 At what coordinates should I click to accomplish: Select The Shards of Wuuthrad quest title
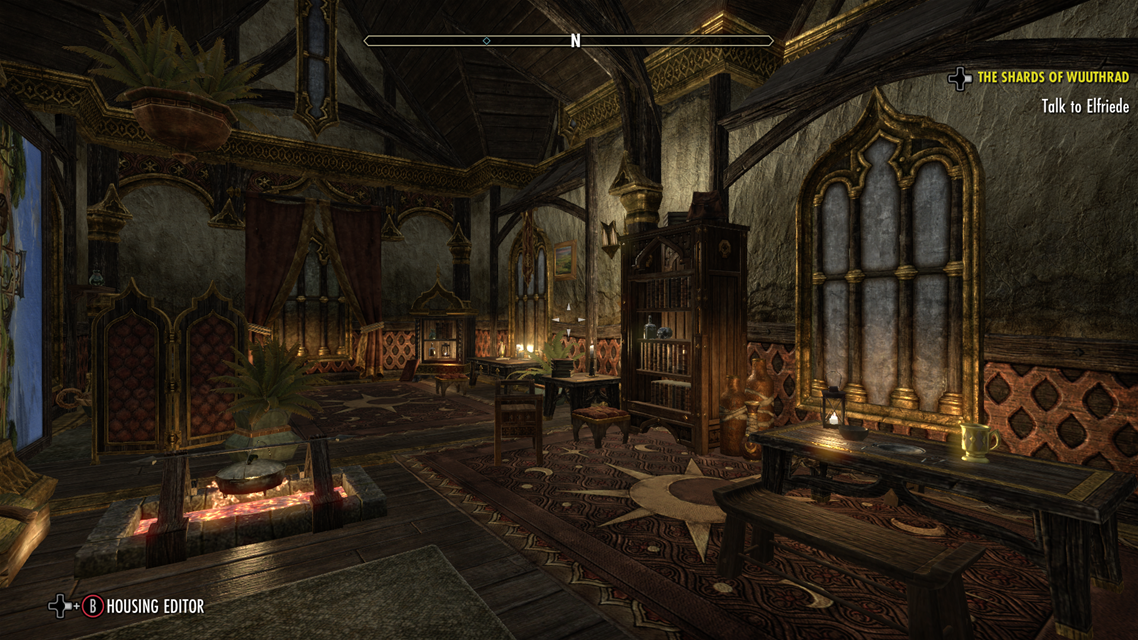coord(1052,77)
